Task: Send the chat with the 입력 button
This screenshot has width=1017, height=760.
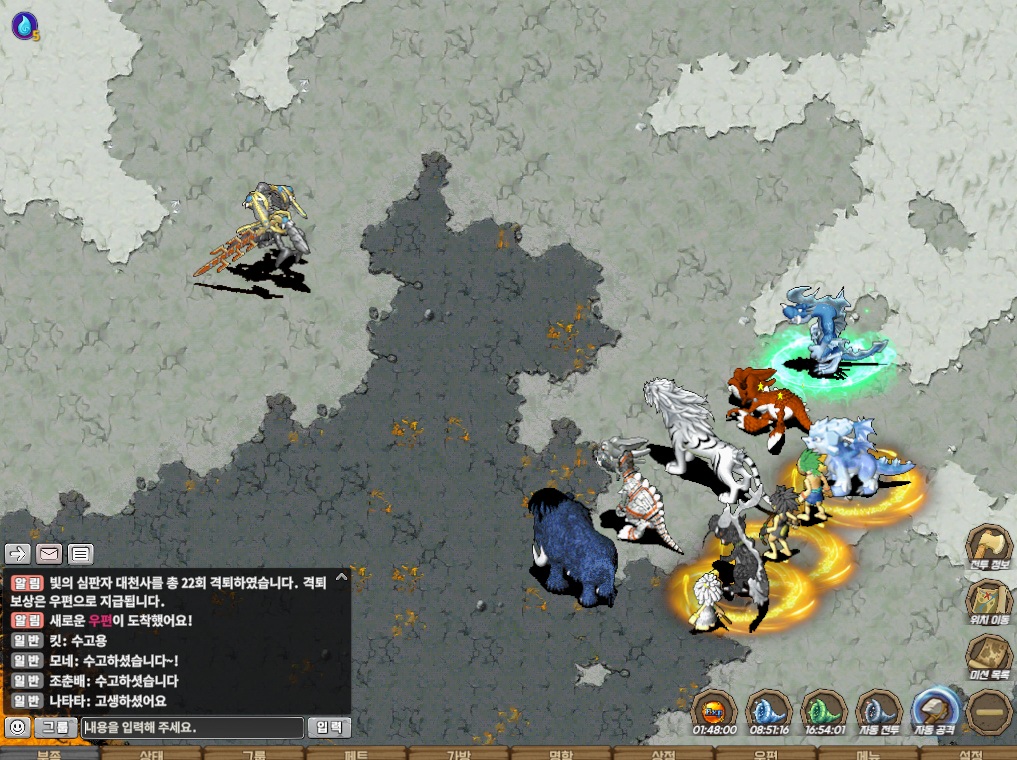Action: click(x=329, y=728)
